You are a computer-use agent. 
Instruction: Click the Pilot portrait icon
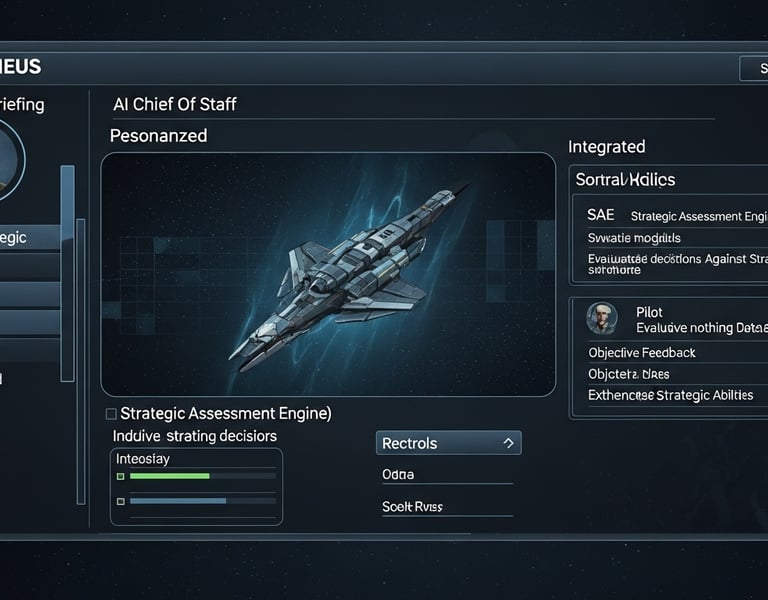pos(602,318)
